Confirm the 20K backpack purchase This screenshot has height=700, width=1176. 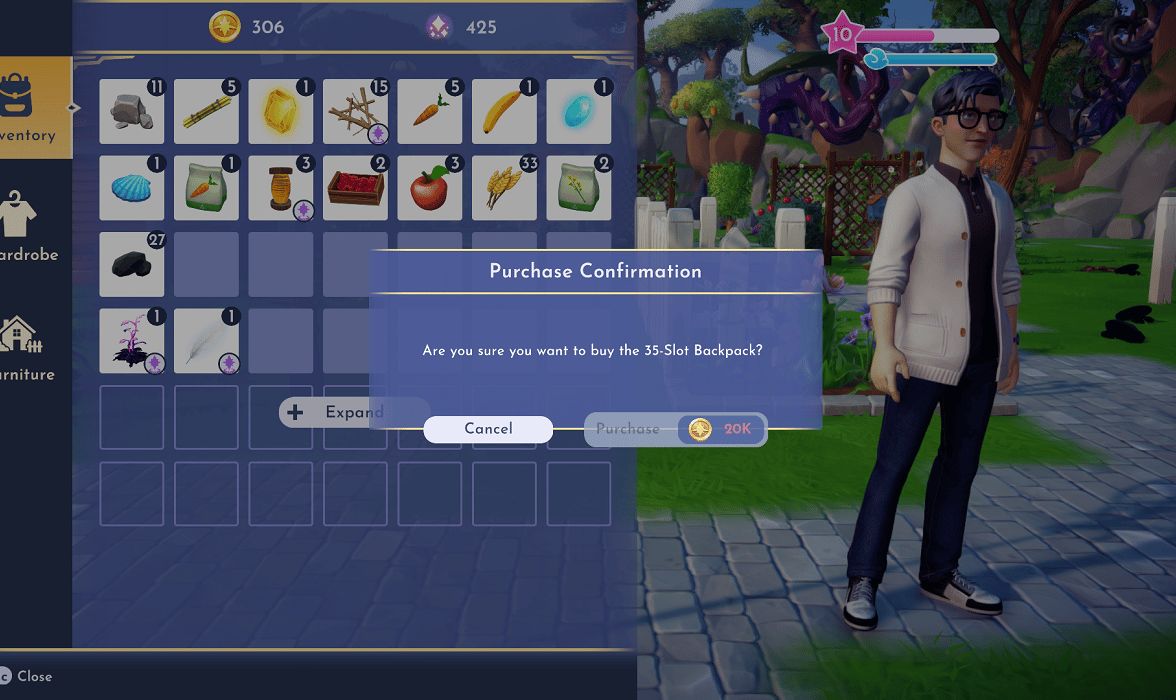coord(675,429)
